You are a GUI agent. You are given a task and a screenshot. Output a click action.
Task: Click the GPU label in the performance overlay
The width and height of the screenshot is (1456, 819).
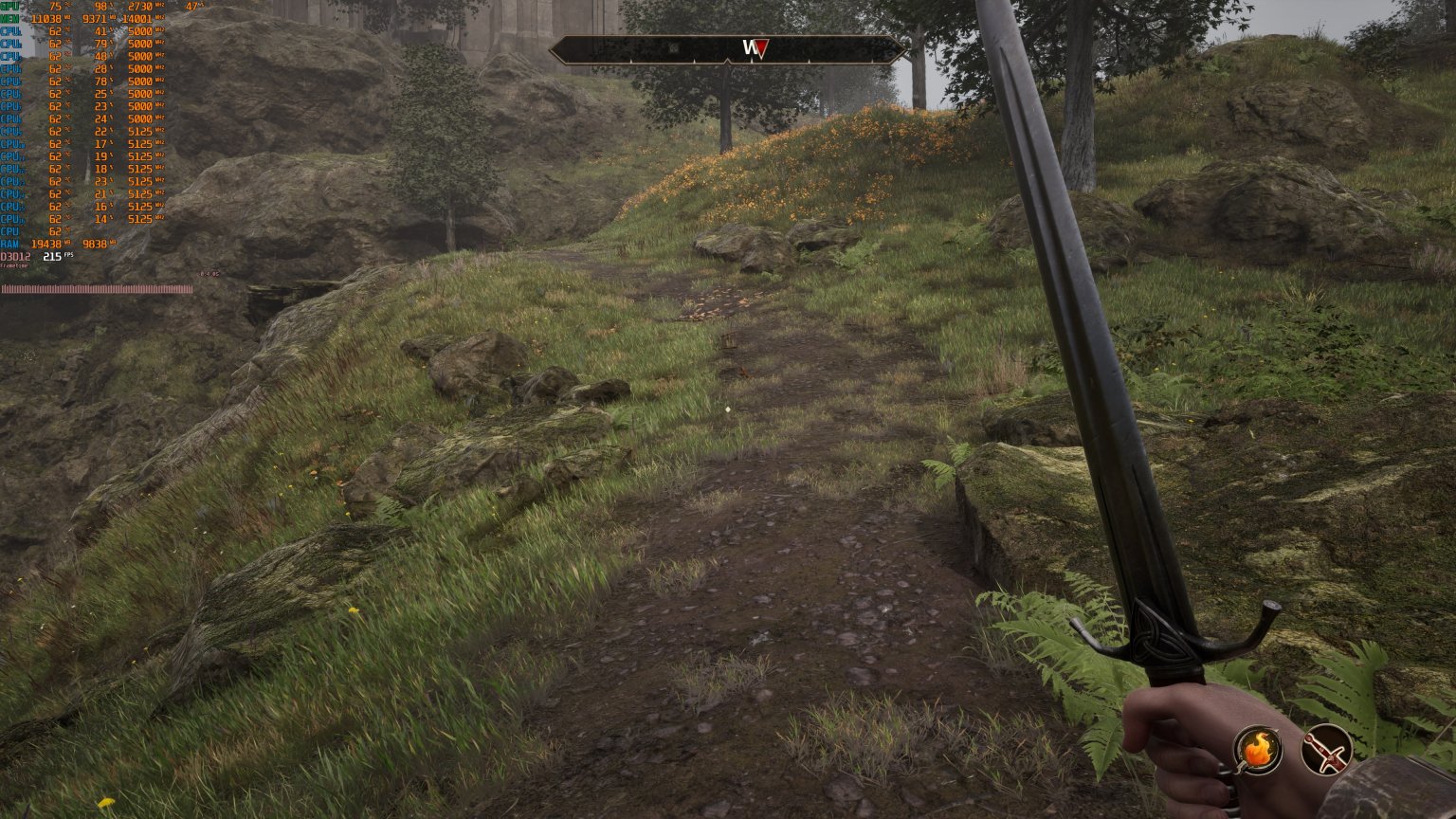pos(11,6)
